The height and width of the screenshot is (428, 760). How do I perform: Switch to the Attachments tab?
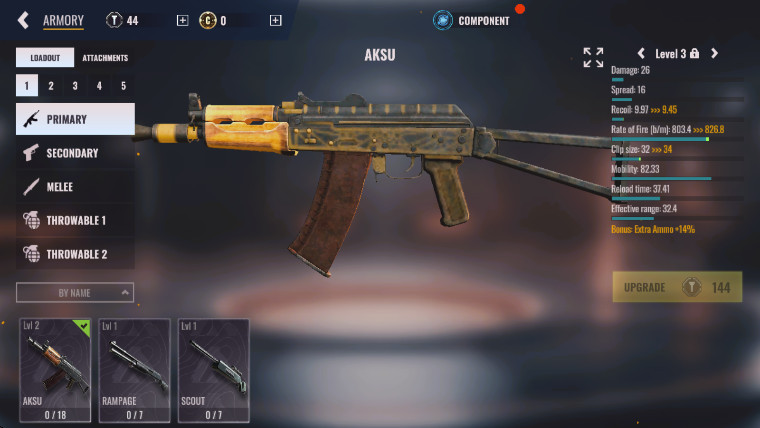tap(105, 58)
